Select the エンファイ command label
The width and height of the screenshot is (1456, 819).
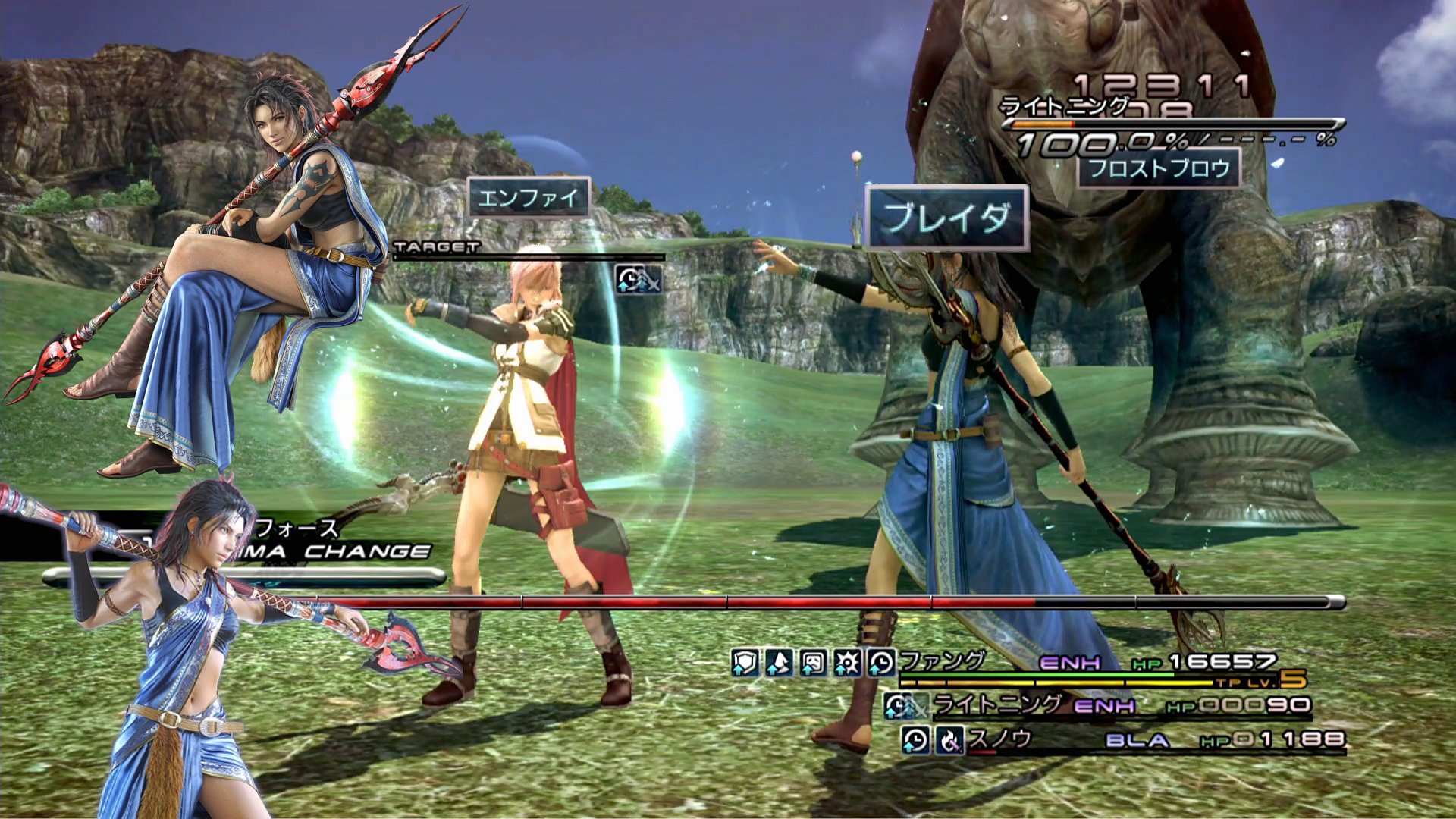[x=529, y=198]
